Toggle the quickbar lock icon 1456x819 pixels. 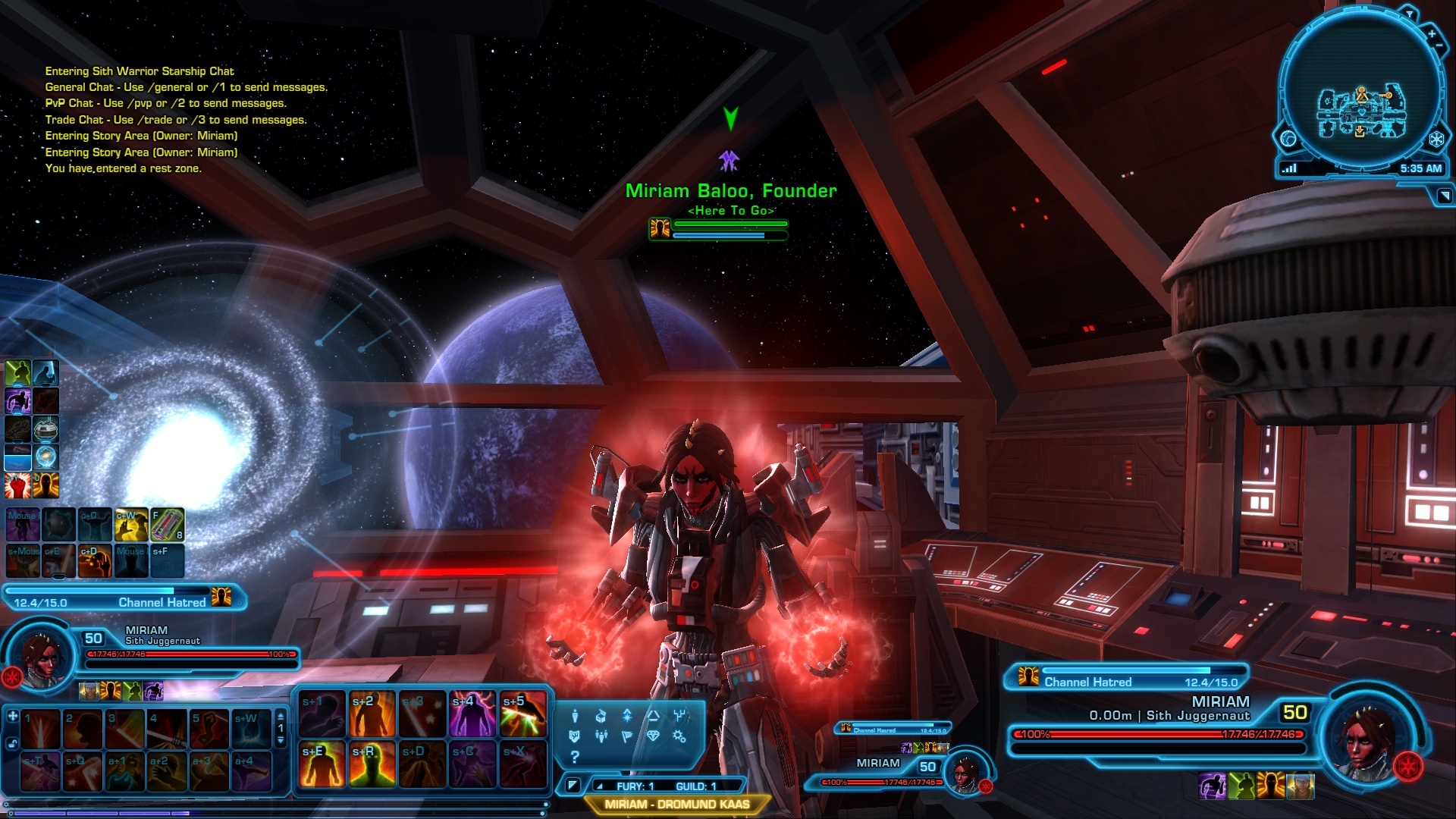(13, 744)
